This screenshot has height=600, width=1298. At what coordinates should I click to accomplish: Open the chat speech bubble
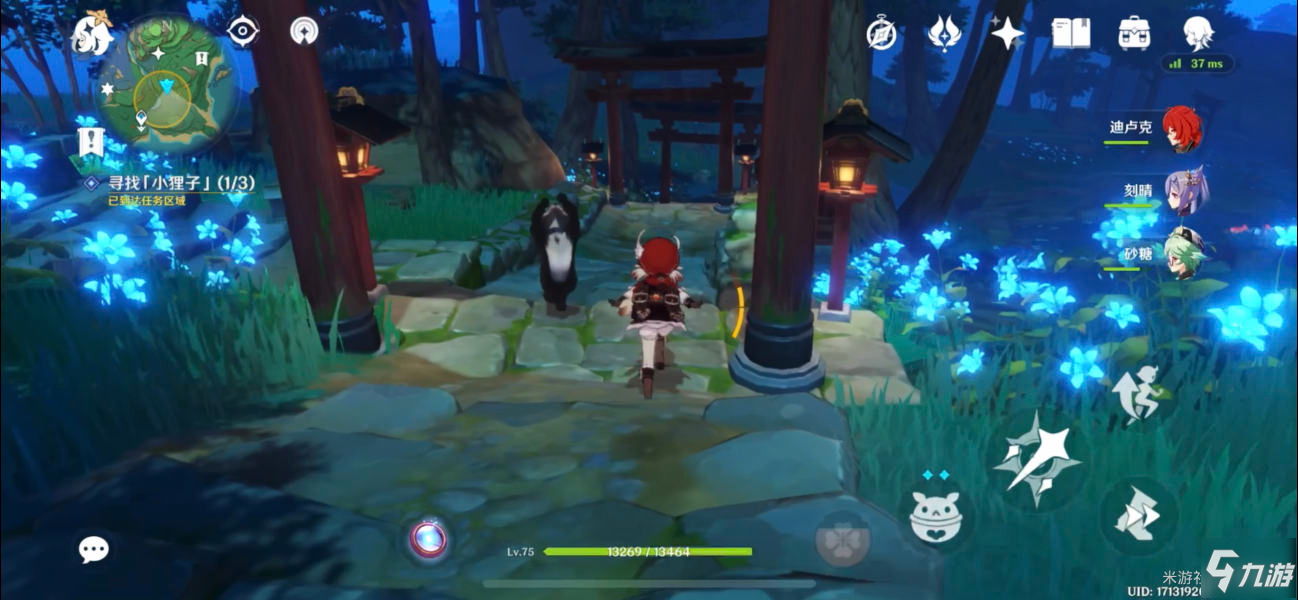pos(94,548)
